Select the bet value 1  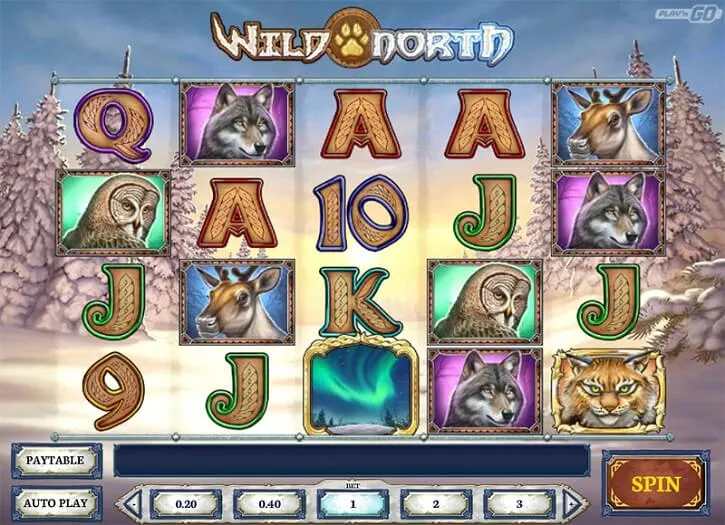click(x=352, y=503)
